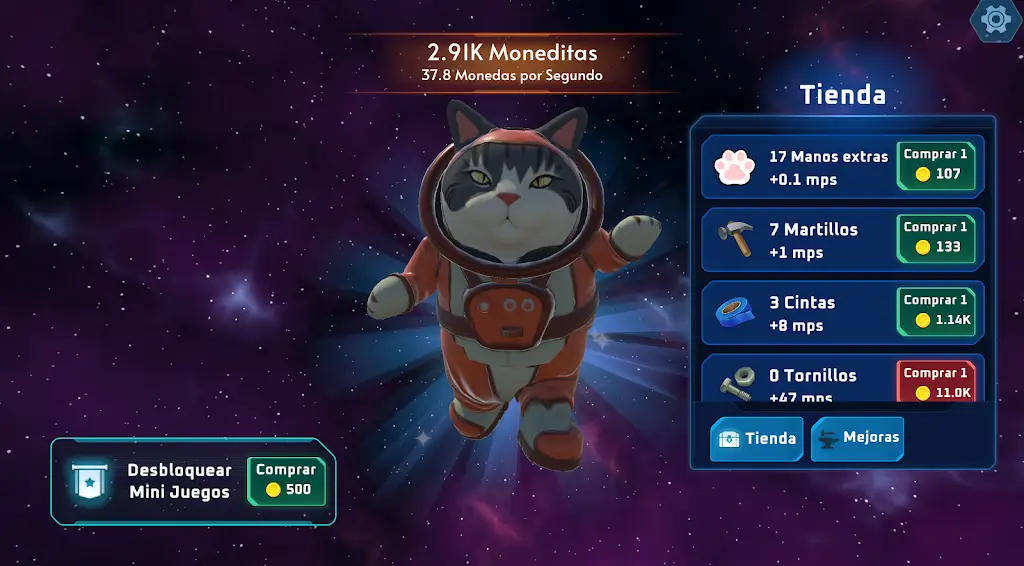Screen dimensions: 1024x566
Task: Switch to the Tienda tab
Action: pyautogui.click(x=757, y=438)
